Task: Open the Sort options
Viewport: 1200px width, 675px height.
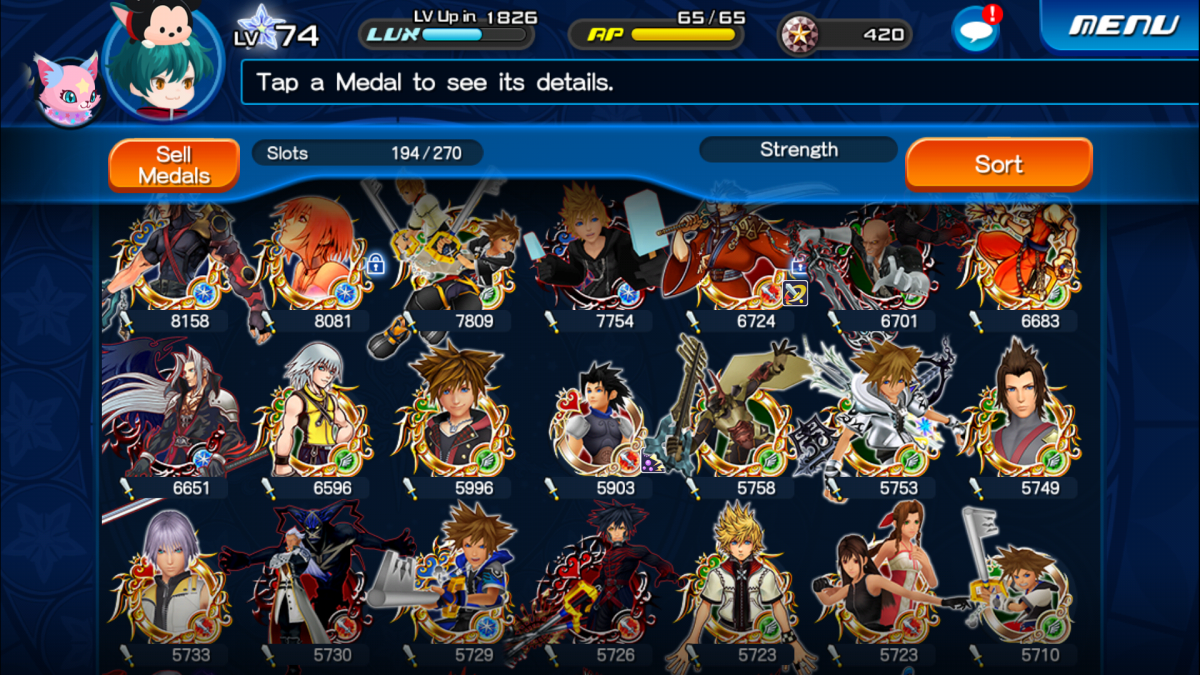Action: pyautogui.click(x=998, y=164)
